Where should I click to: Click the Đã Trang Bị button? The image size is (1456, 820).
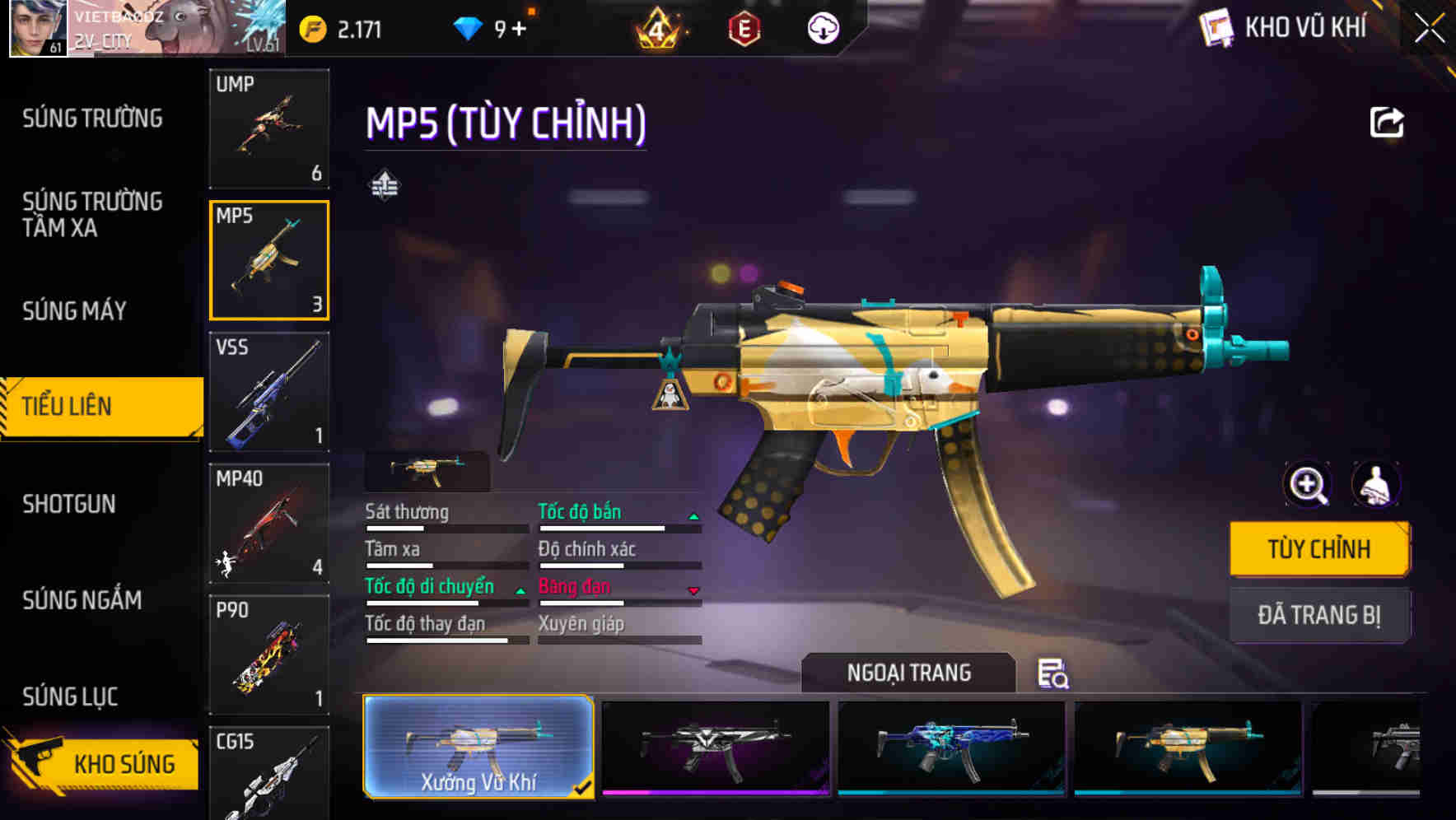point(1318,615)
